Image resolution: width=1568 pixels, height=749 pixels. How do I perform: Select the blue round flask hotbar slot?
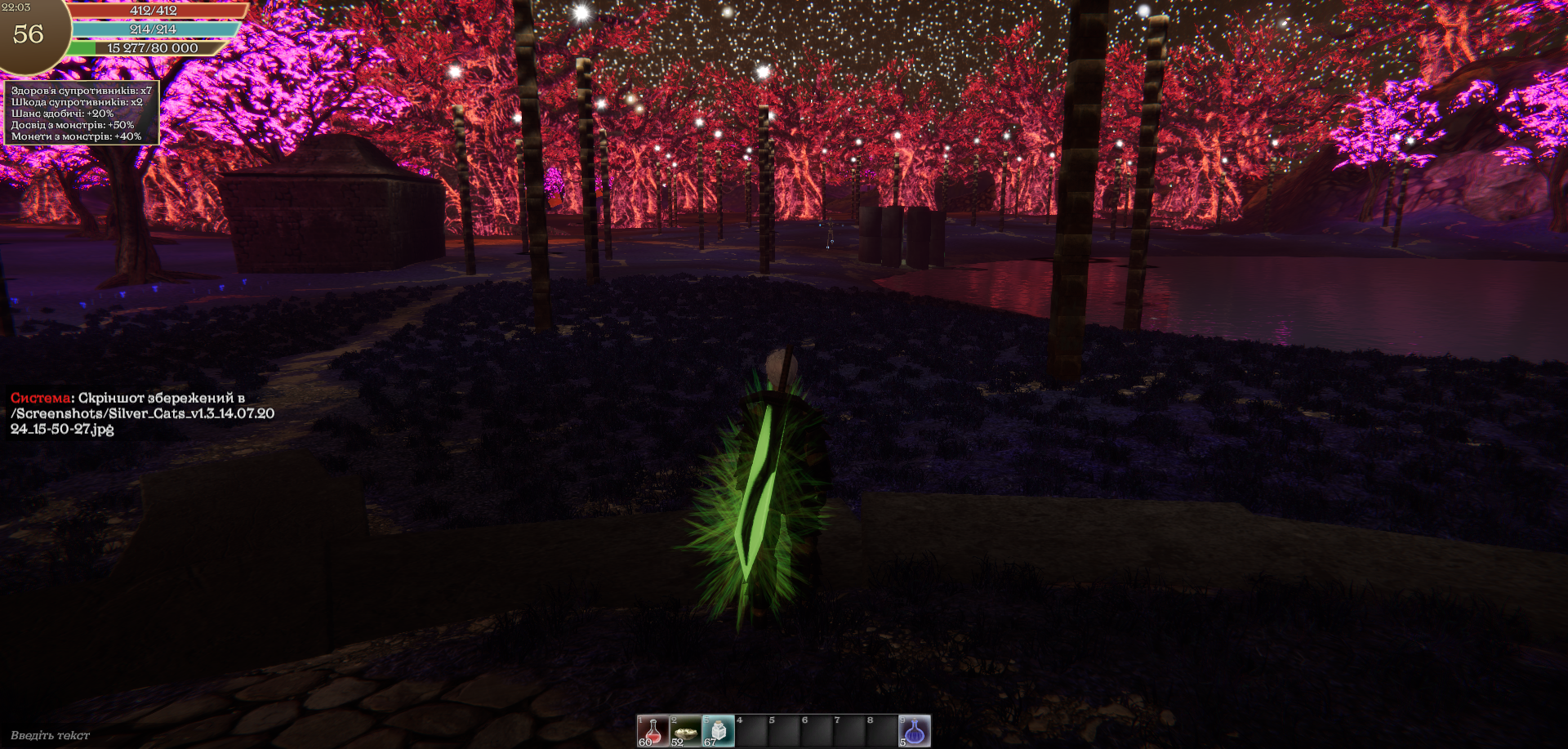pyautogui.click(x=915, y=731)
